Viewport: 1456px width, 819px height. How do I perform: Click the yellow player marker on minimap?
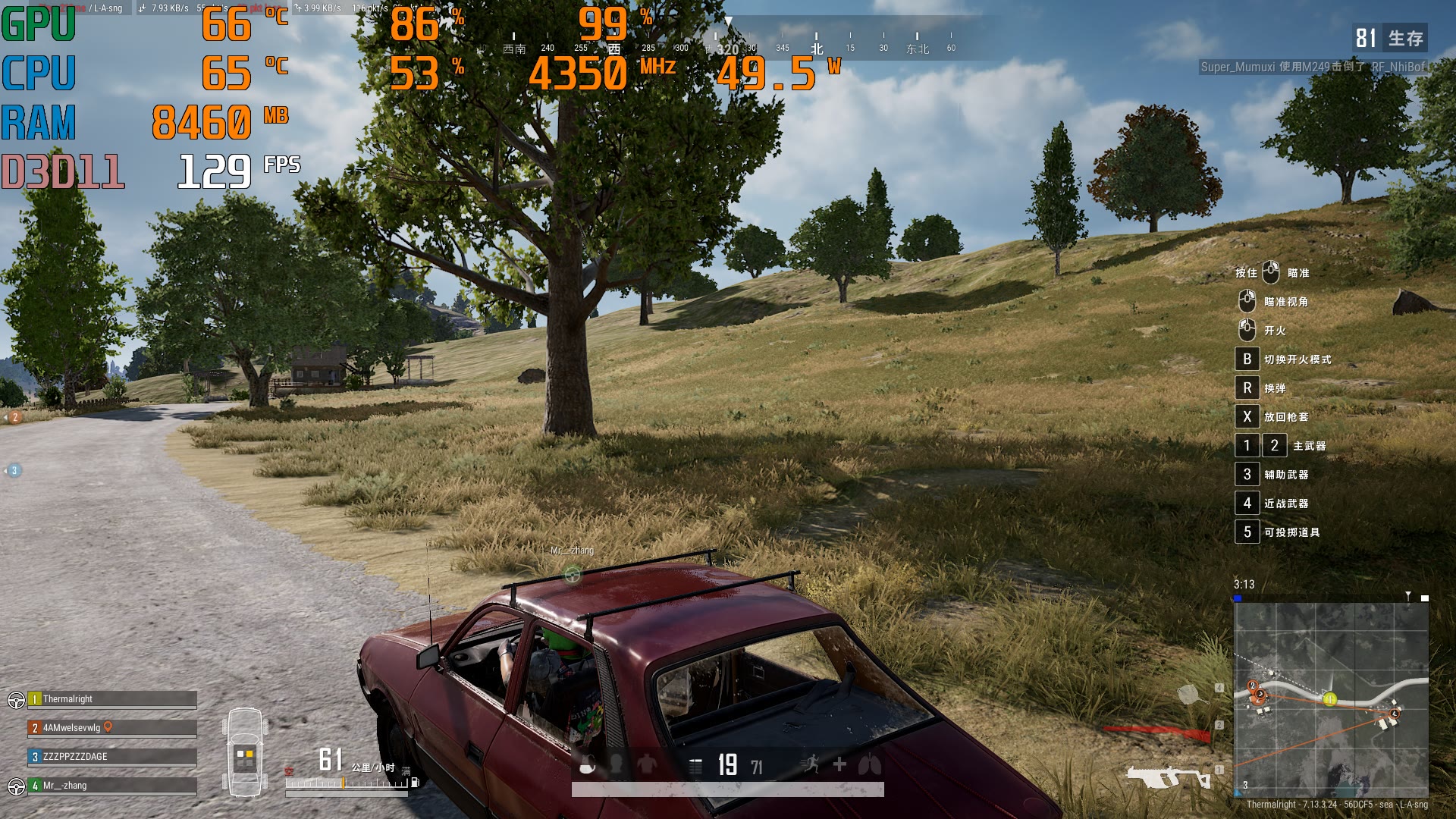click(x=1329, y=699)
